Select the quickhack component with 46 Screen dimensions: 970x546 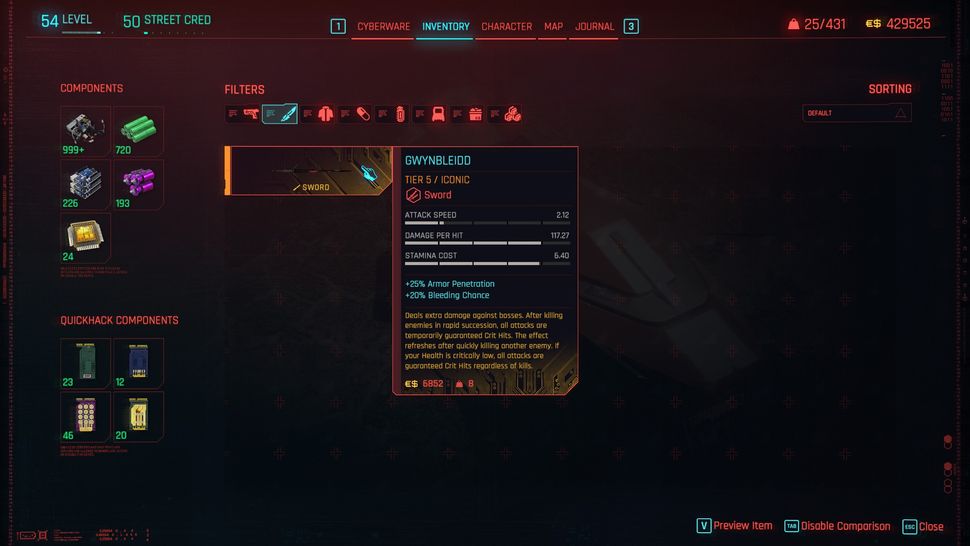tap(85, 415)
